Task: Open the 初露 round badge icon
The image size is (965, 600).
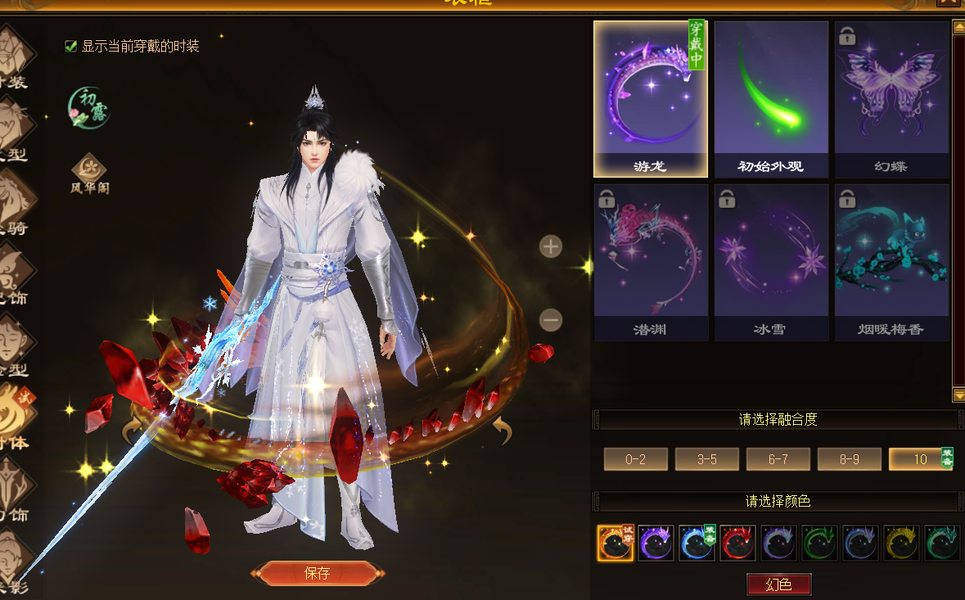Action: point(89,108)
